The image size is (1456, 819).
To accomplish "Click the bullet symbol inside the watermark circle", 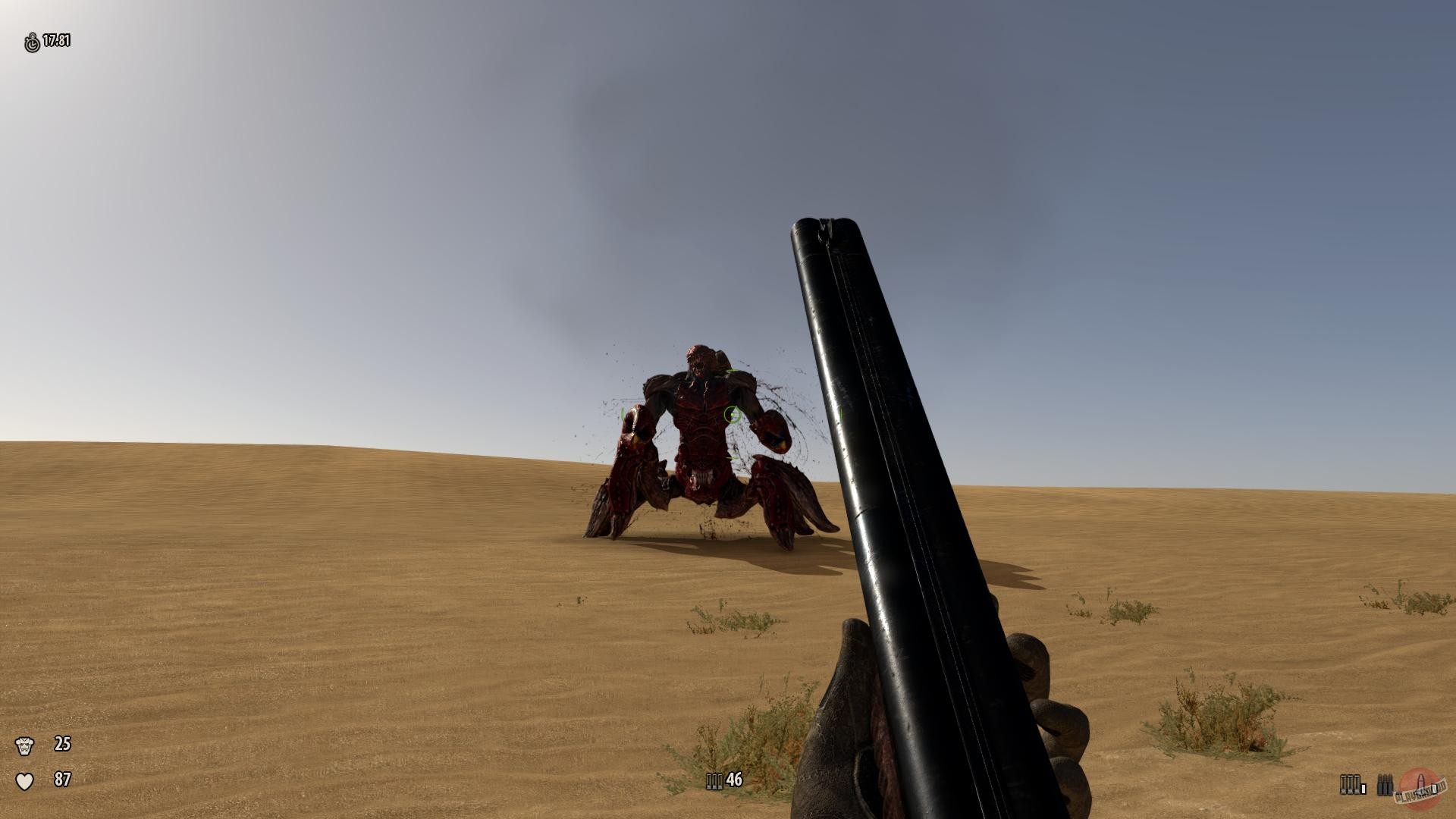I will (x=1420, y=782).
